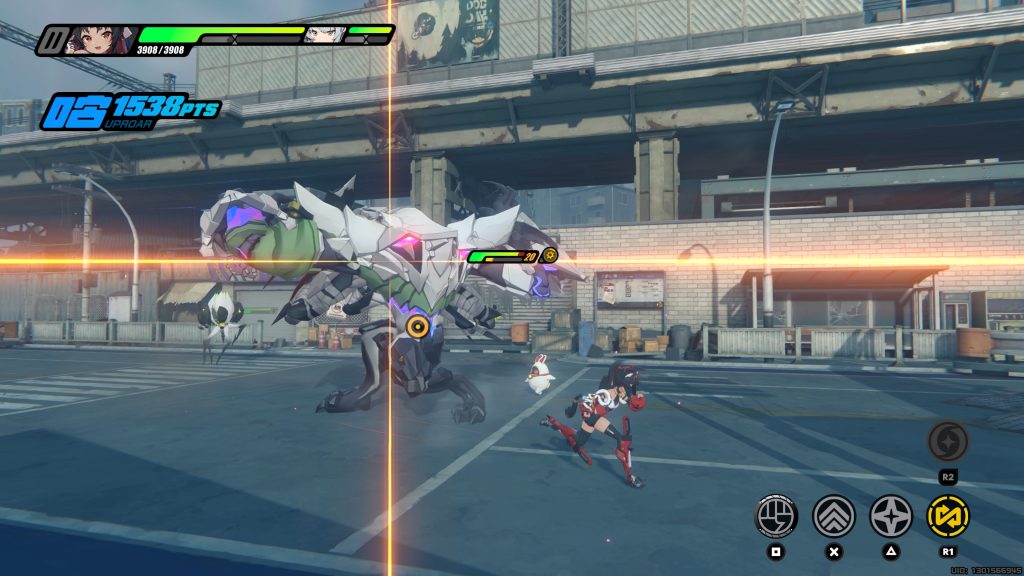Pause the game with the top-left pause button
The width and height of the screenshot is (1024, 576).
tap(51, 41)
